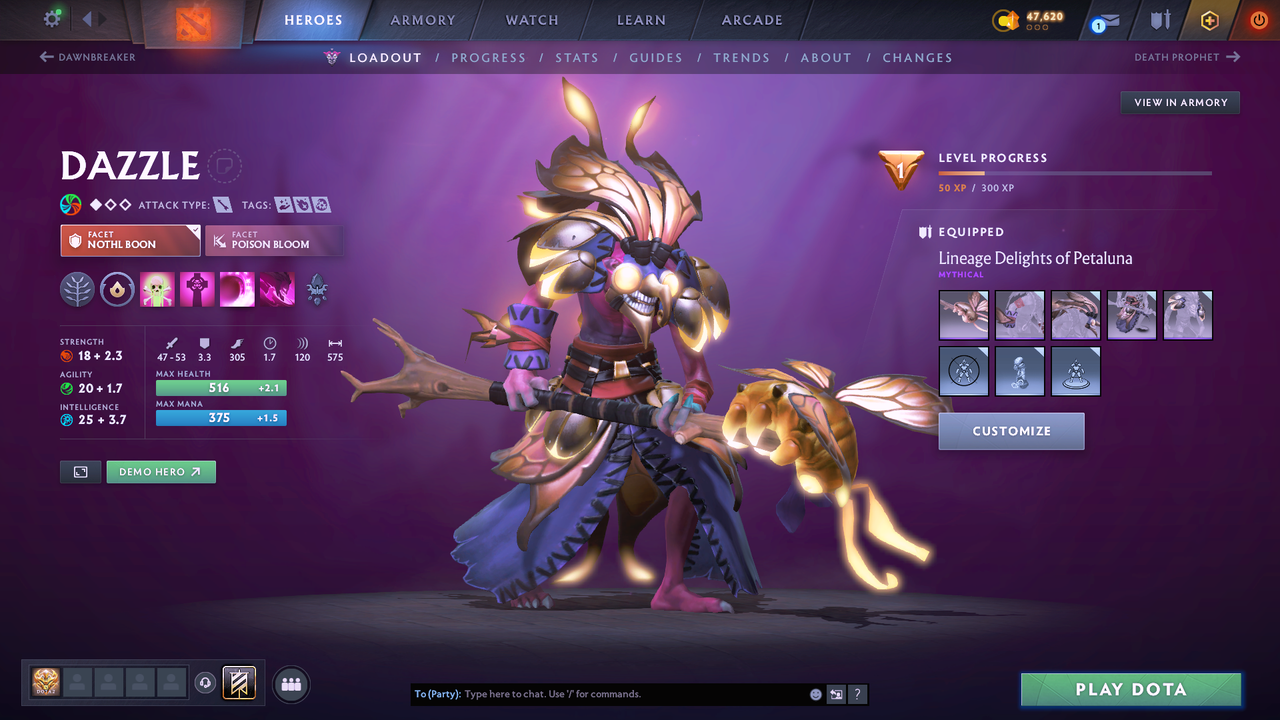Open the Shallow Grave cross ability icon
The height and width of the screenshot is (720, 1280).
tap(197, 289)
